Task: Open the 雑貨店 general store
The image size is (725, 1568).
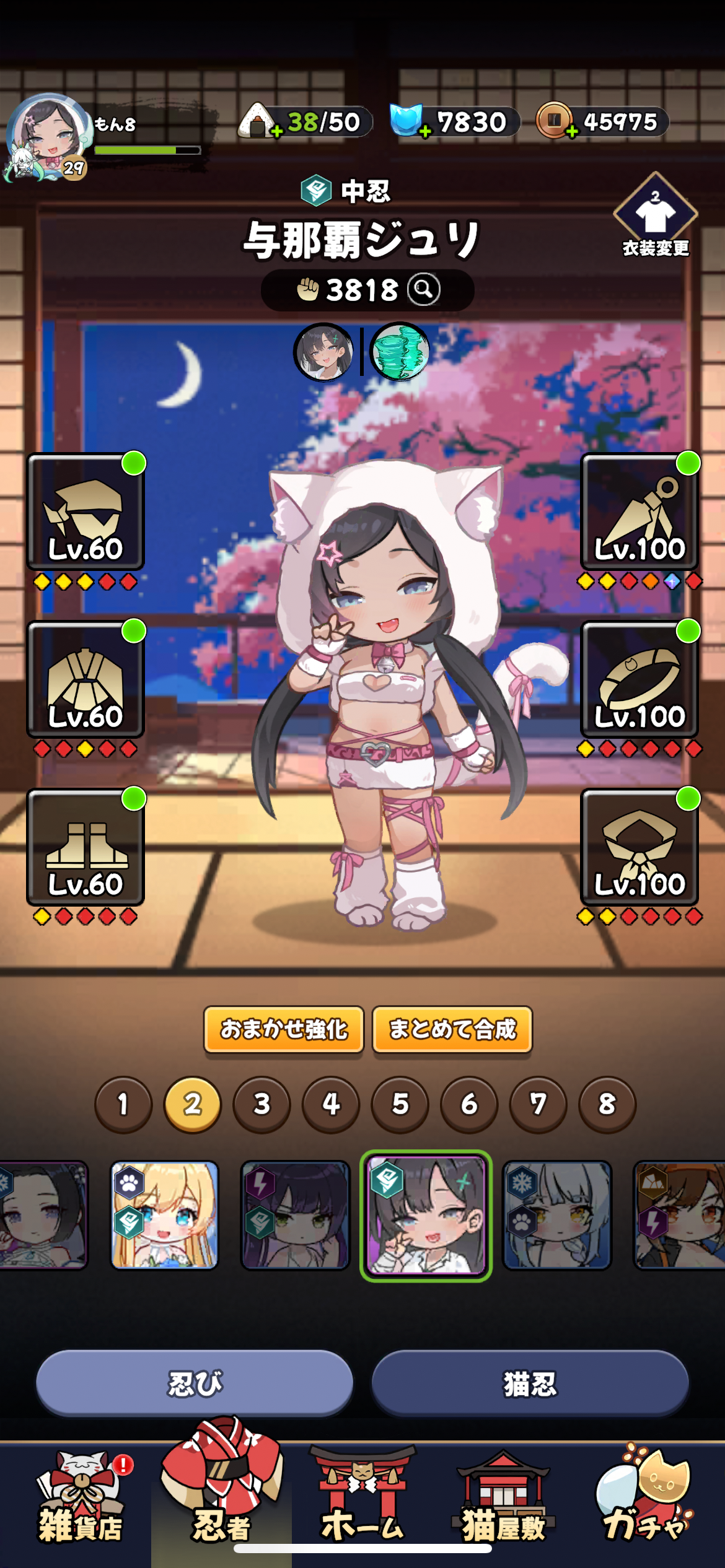Action: pyautogui.click(x=80, y=1499)
